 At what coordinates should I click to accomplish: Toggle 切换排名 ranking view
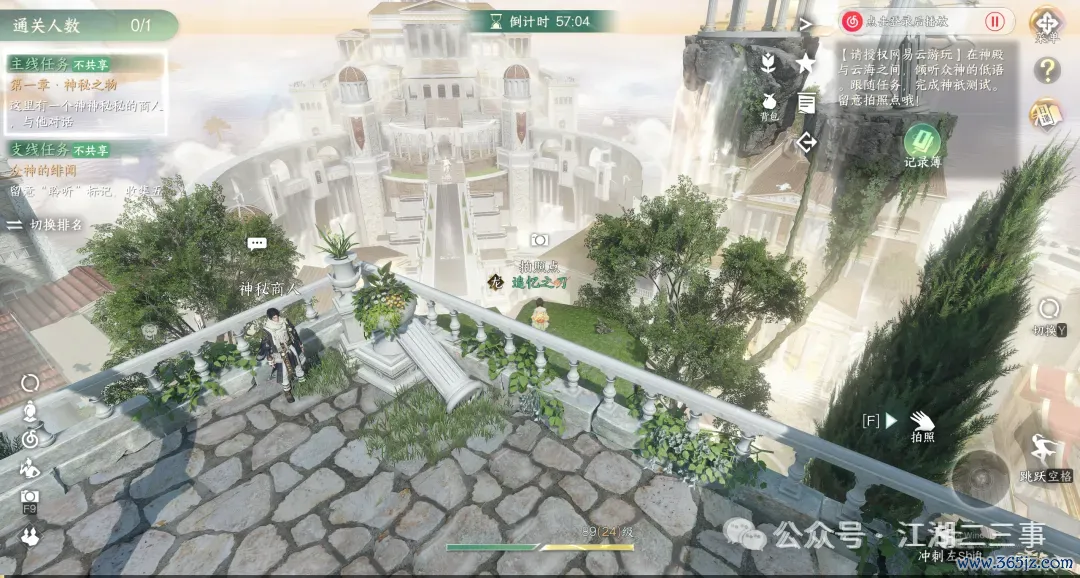click(46, 225)
